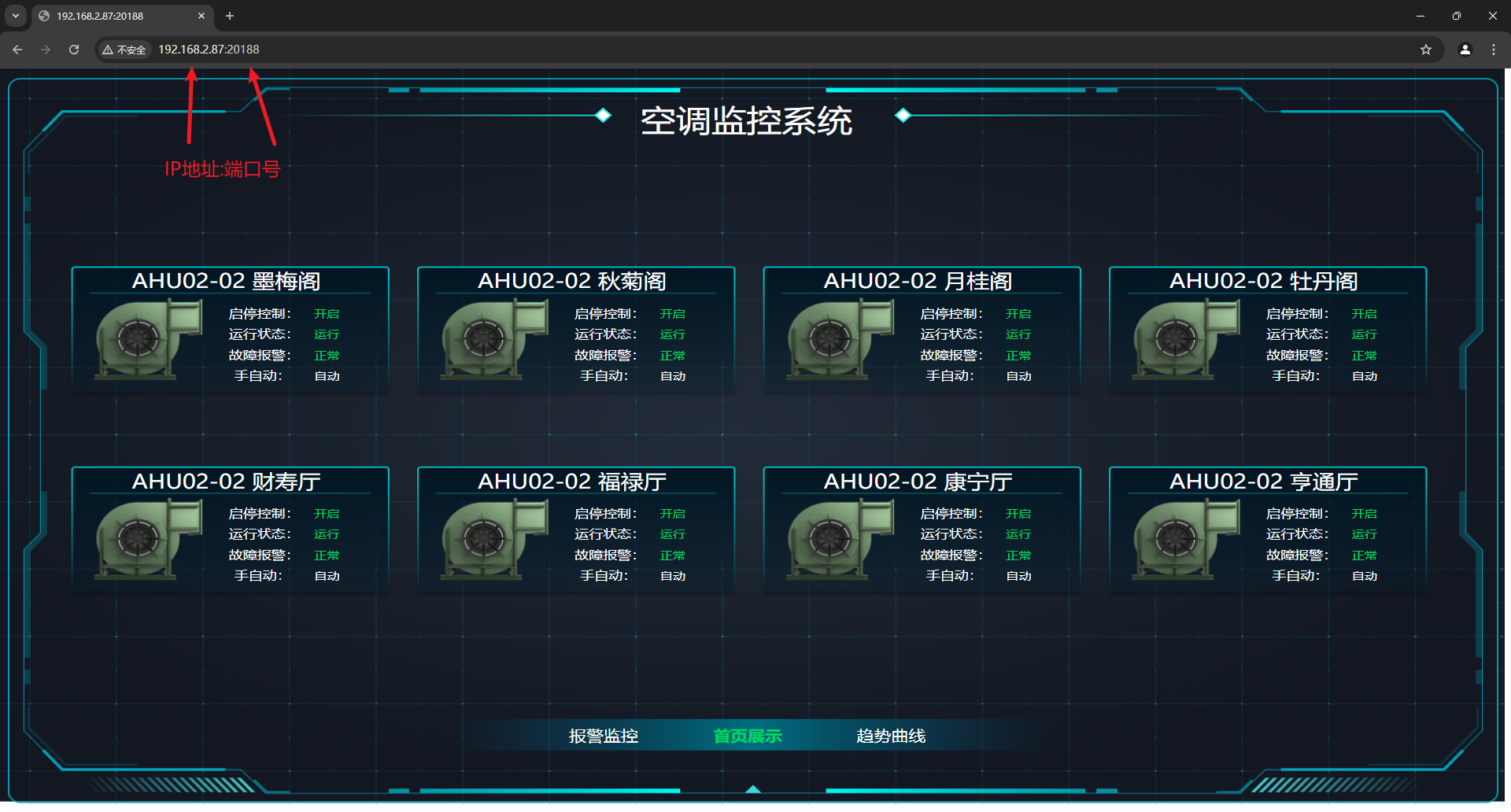Click the bookmark star in address bar
1511x812 pixels.
[1425, 49]
